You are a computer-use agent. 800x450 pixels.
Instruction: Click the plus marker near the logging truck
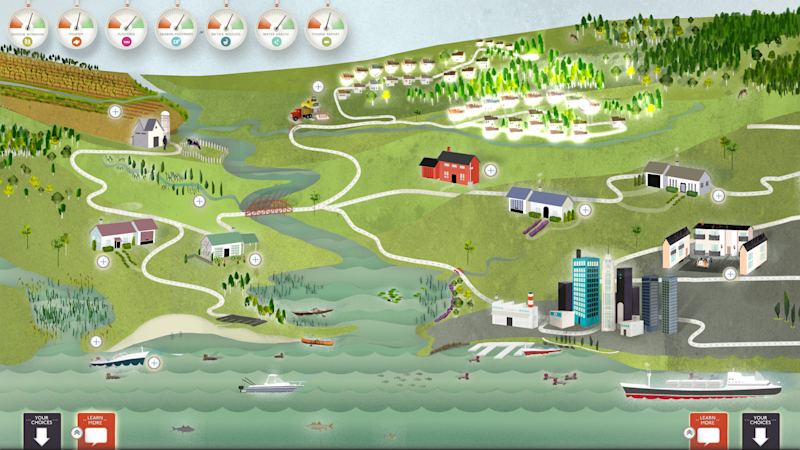pyautogui.click(x=318, y=87)
